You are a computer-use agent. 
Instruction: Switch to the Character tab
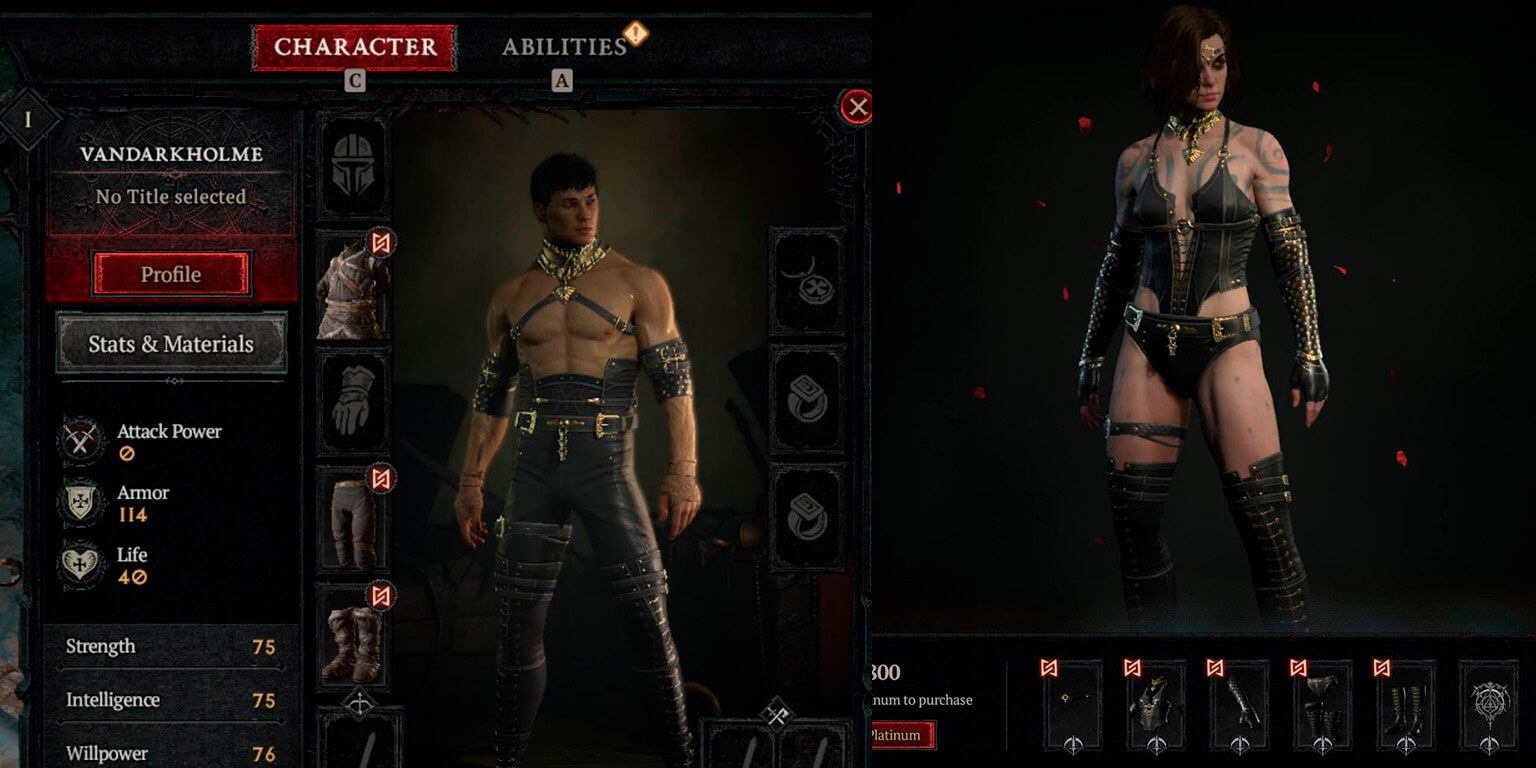point(355,47)
